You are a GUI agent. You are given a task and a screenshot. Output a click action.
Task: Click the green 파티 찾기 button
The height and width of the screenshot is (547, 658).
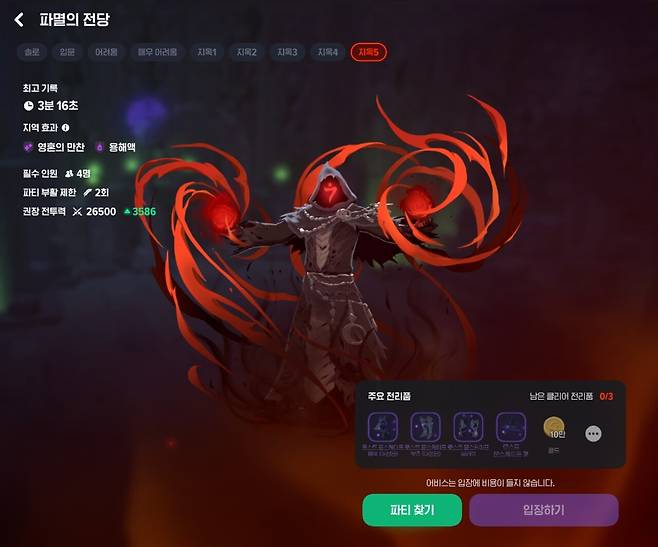pos(411,509)
